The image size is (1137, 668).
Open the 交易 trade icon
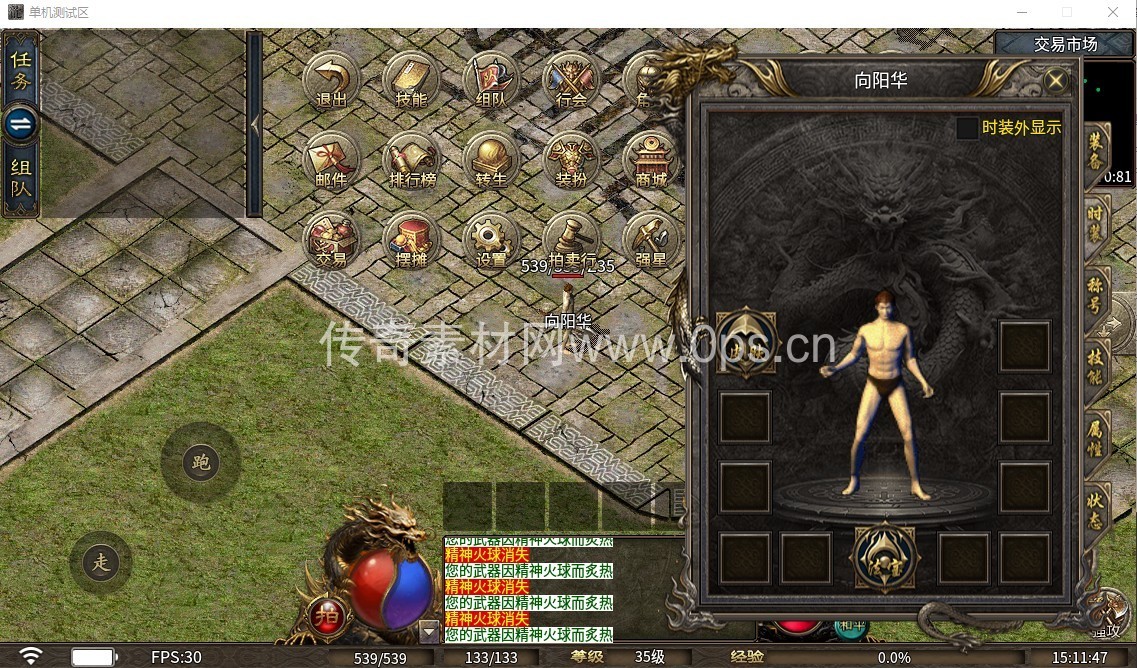point(331,240)
